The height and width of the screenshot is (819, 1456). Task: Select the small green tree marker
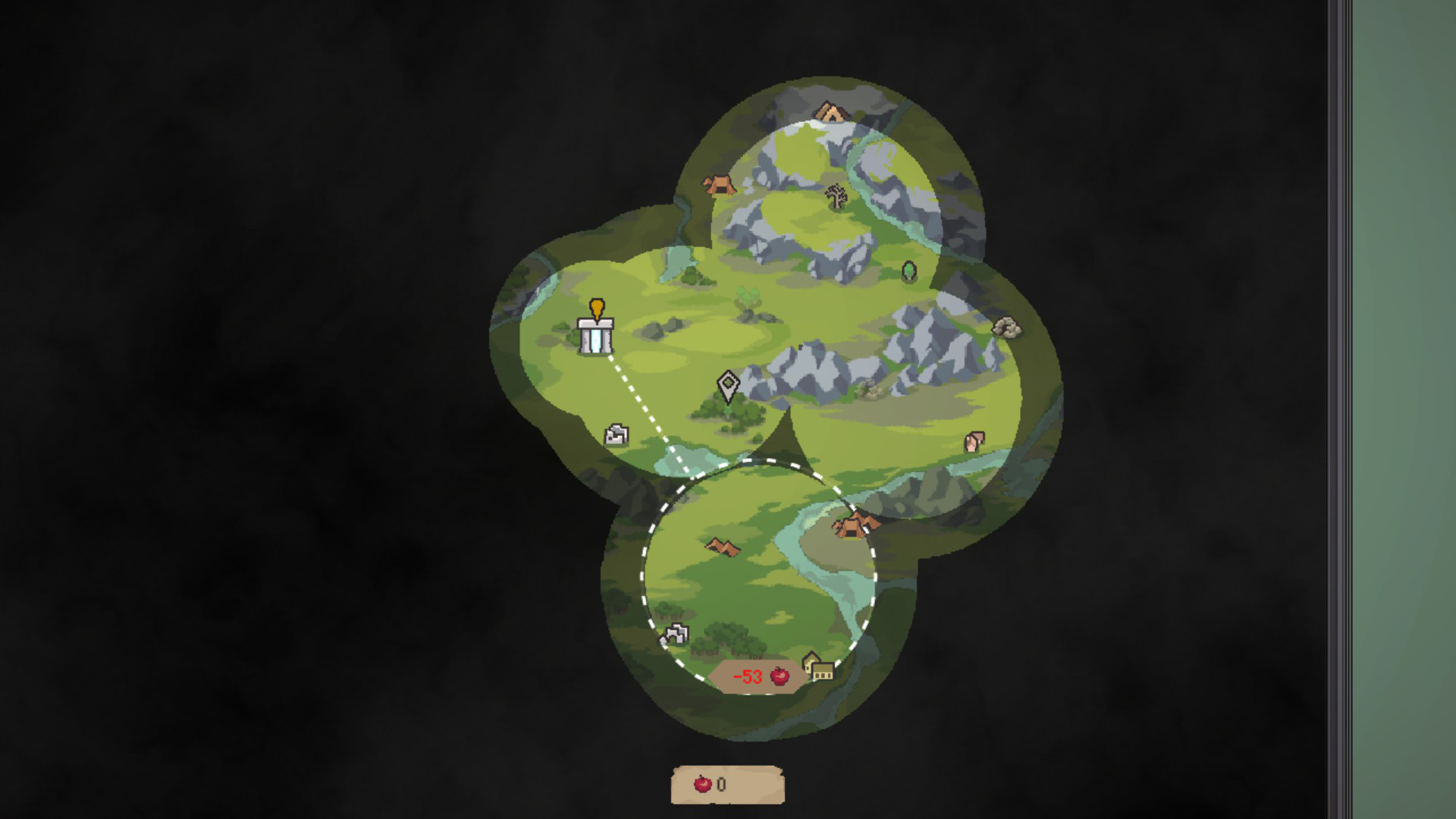[908, 271]
